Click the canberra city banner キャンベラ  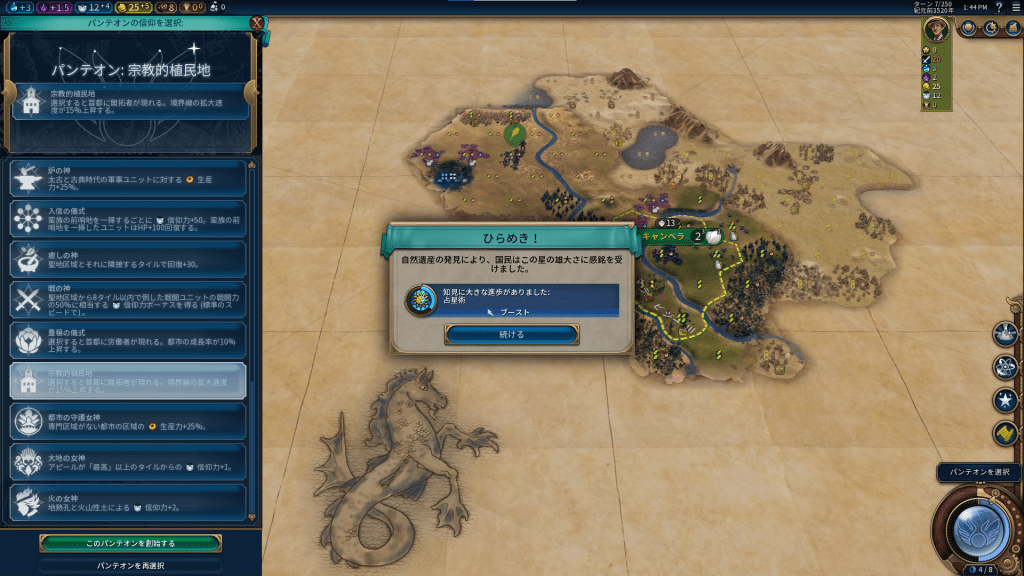[664, 237]
